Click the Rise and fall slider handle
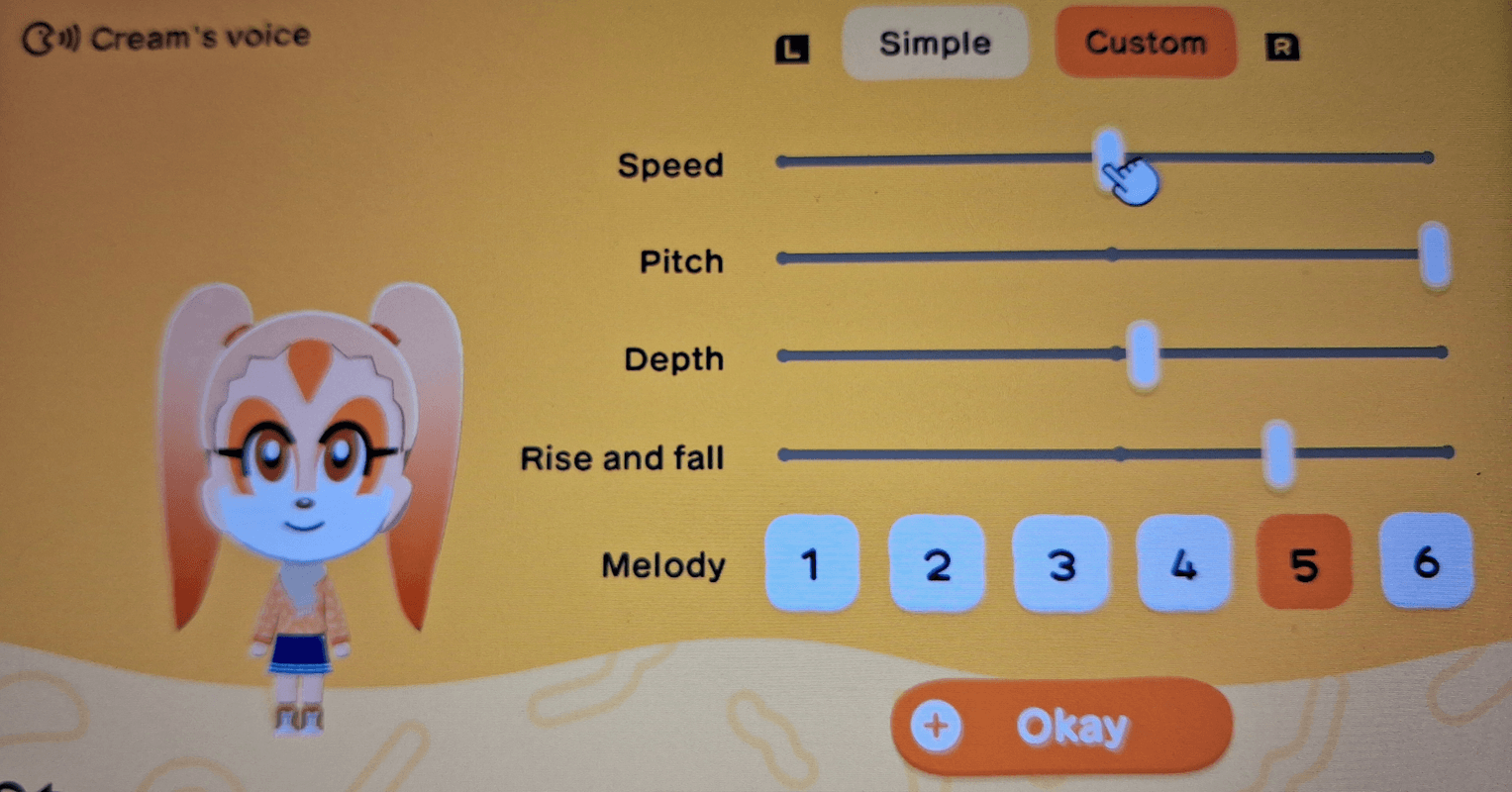1512x792 pixels. (1280, 455)
